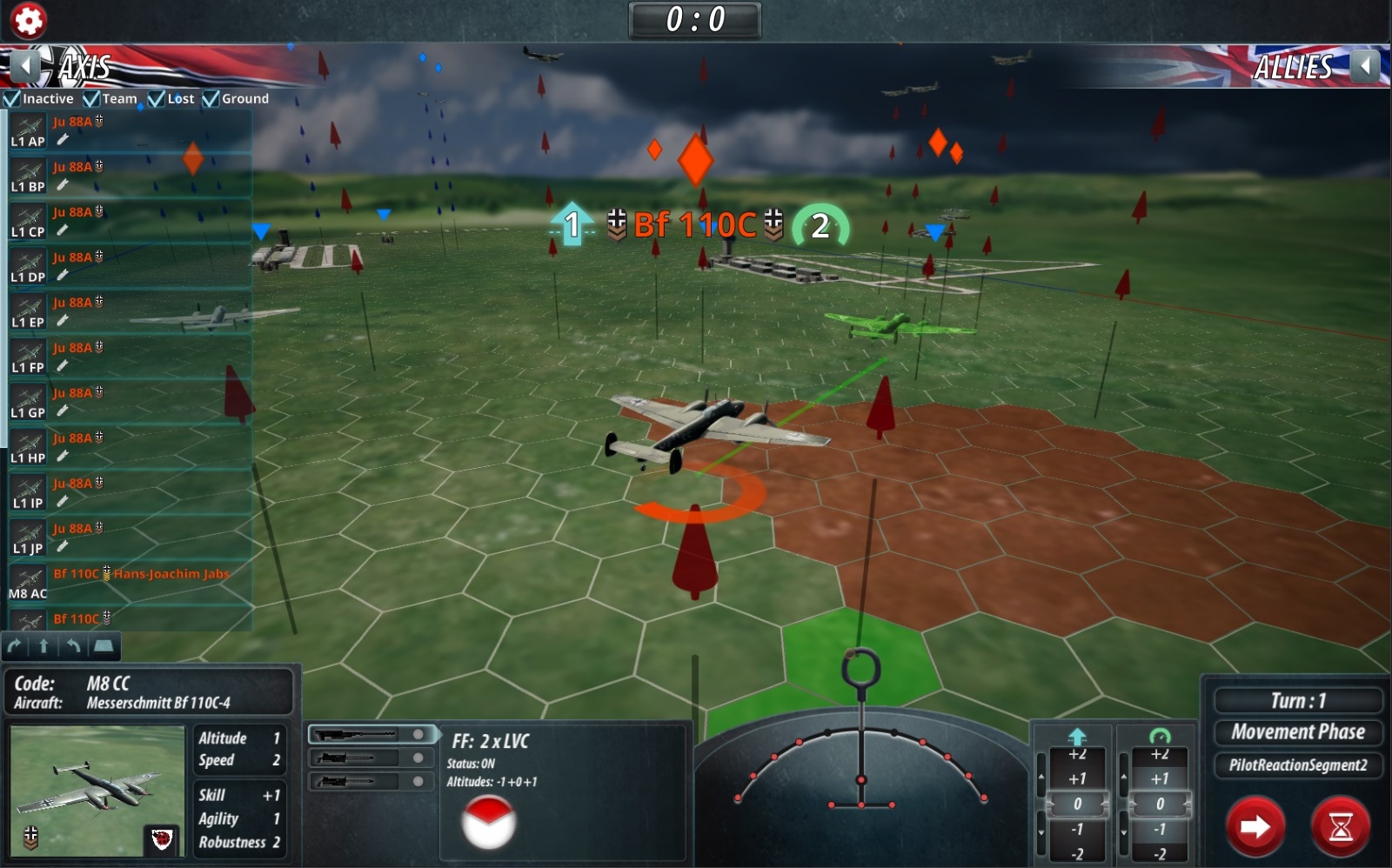Toggle the Inactive filter checkbox
The width and height of the screenshot is (1392, 868).
(12, 99)
